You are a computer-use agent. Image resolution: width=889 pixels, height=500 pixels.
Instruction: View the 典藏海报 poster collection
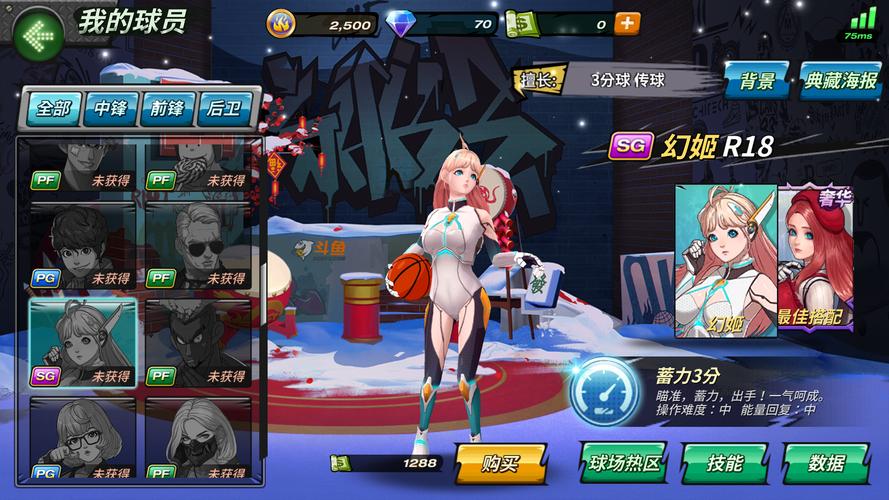click(840, 81)
